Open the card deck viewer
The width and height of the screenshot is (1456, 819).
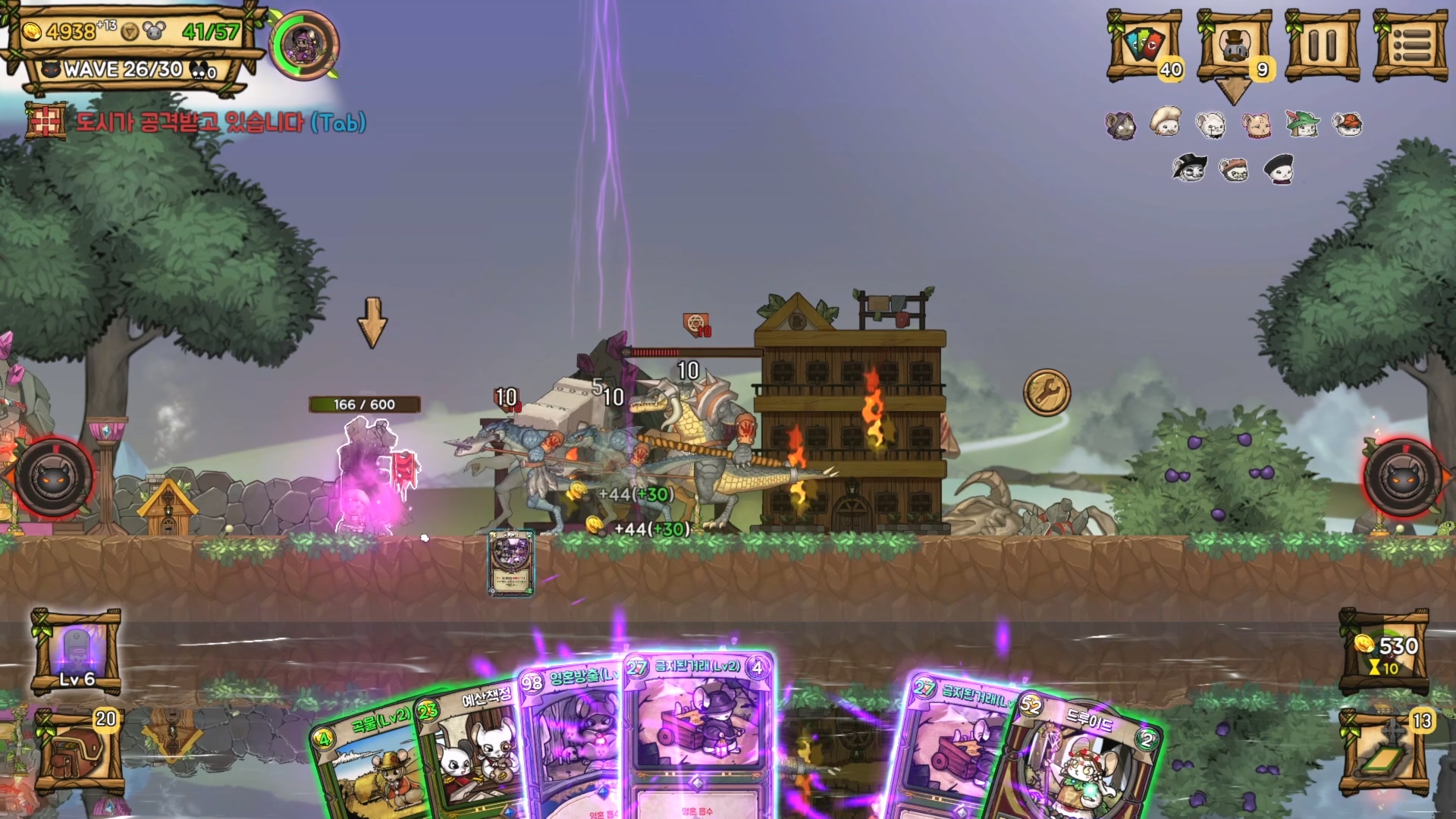click(1144, 45)
